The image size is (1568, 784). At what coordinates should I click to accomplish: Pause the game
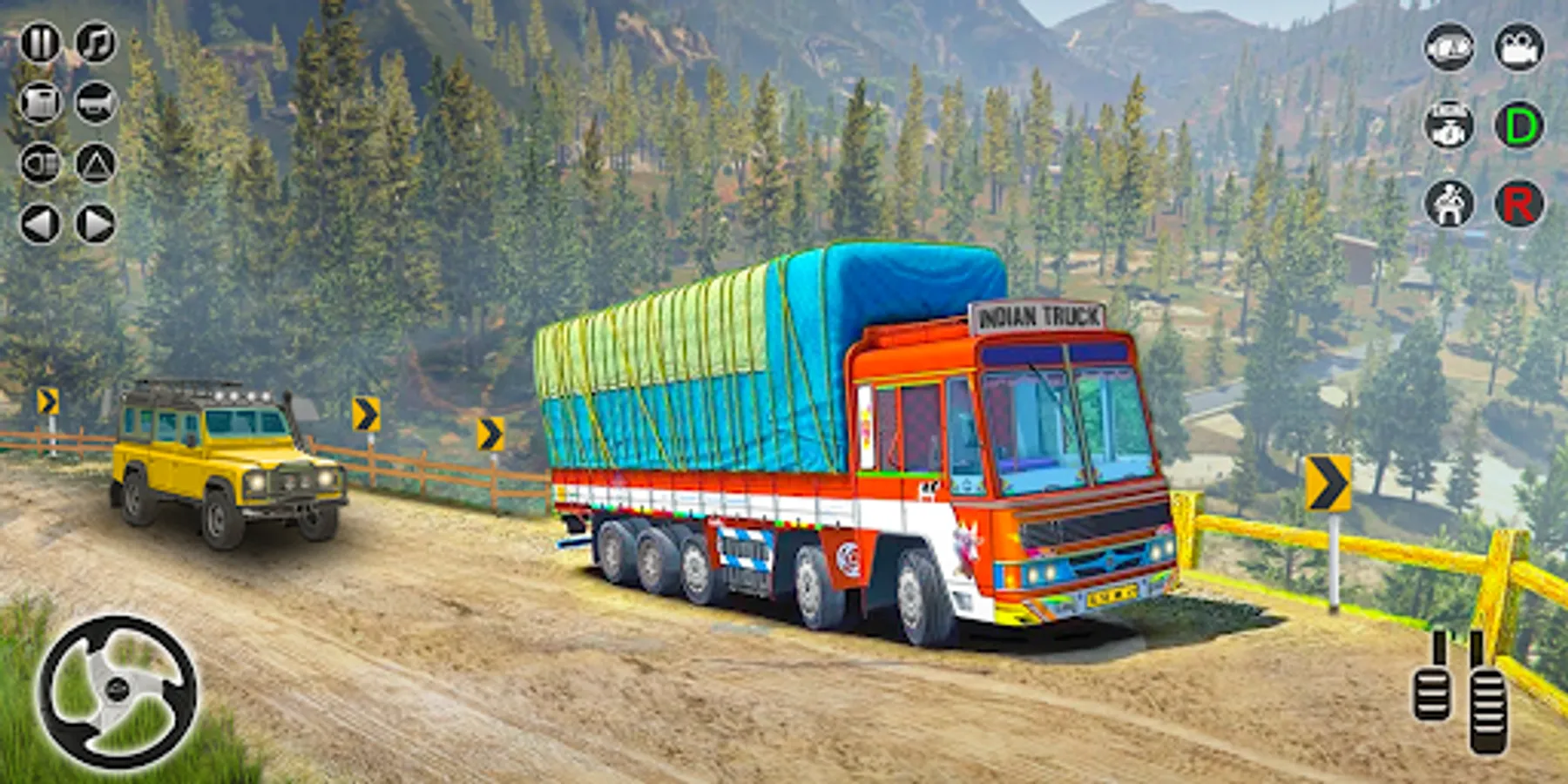(x=41, y=42)
